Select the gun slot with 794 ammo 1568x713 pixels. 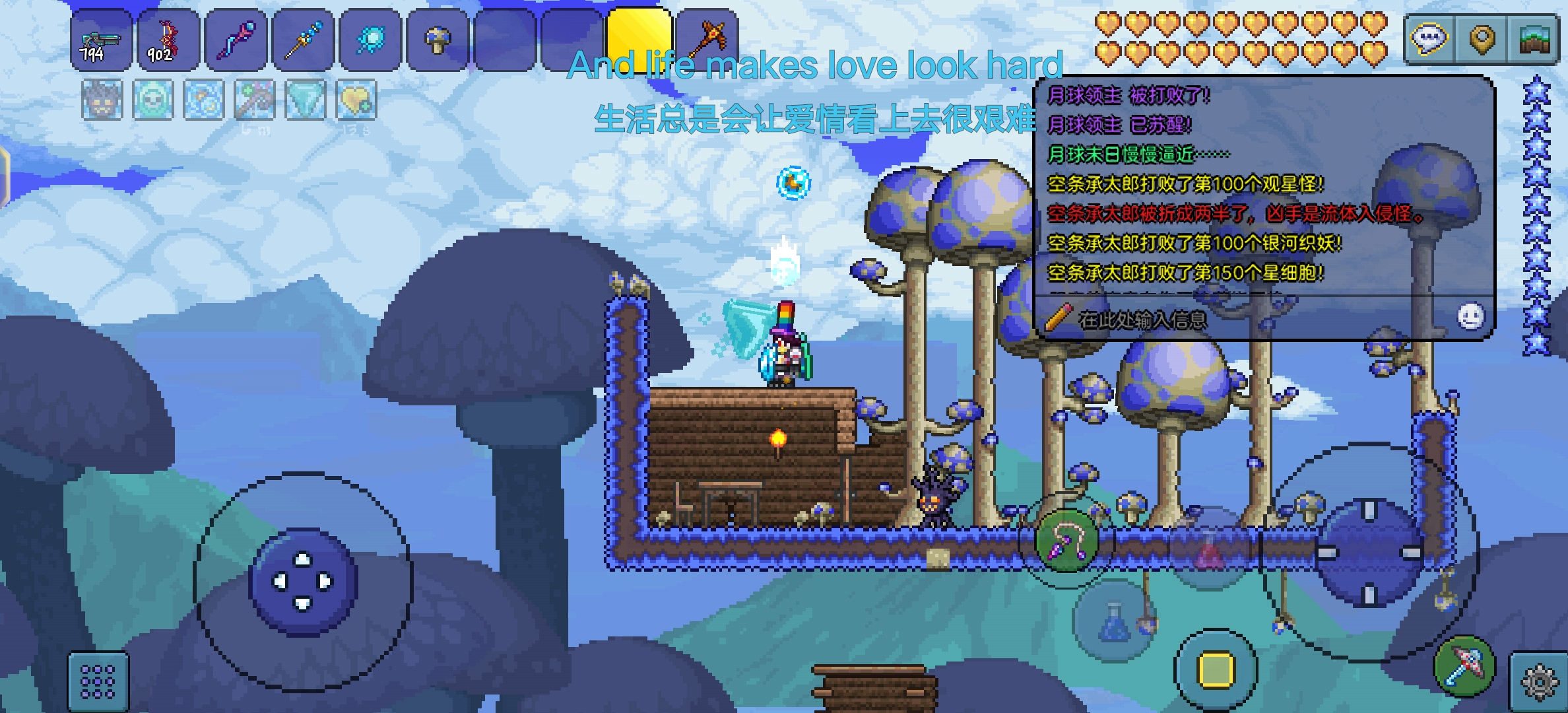point(101,40)
